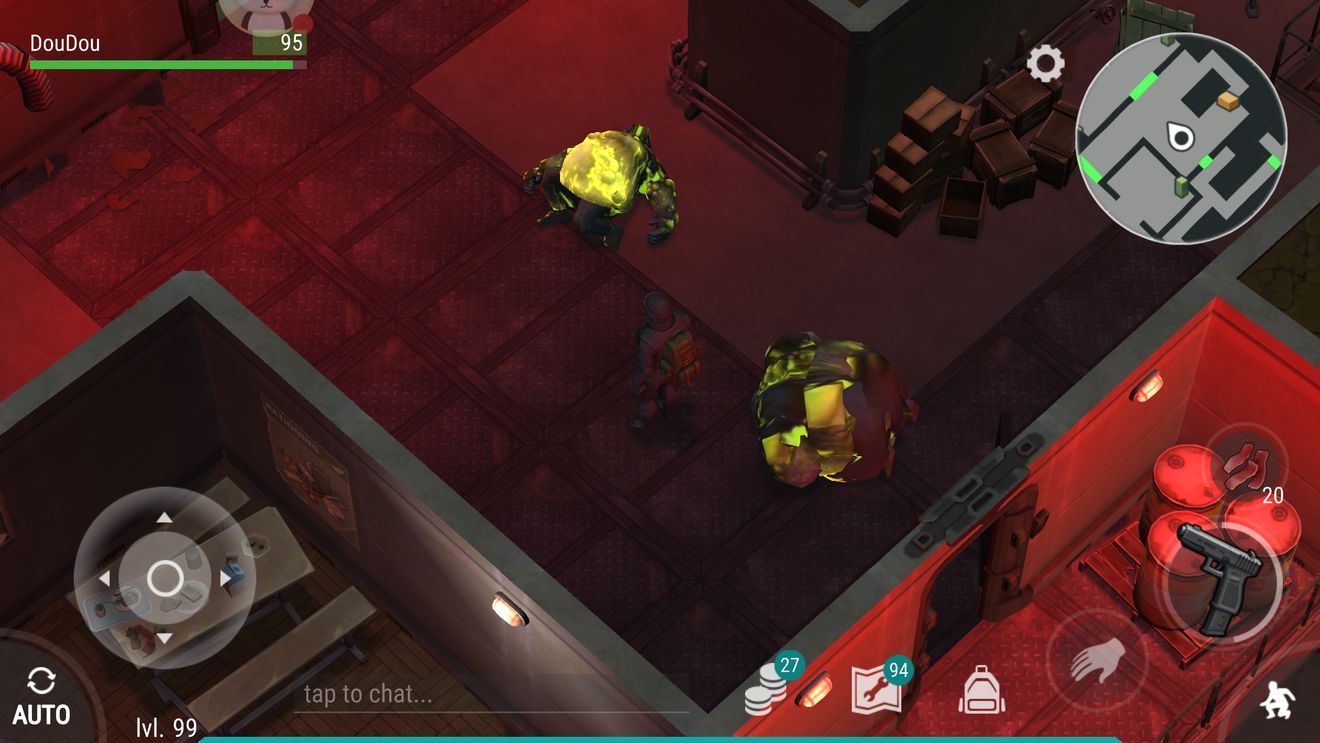Open the blueprint map with wrench icon
1320x743 pixels.
coord(875,689)
